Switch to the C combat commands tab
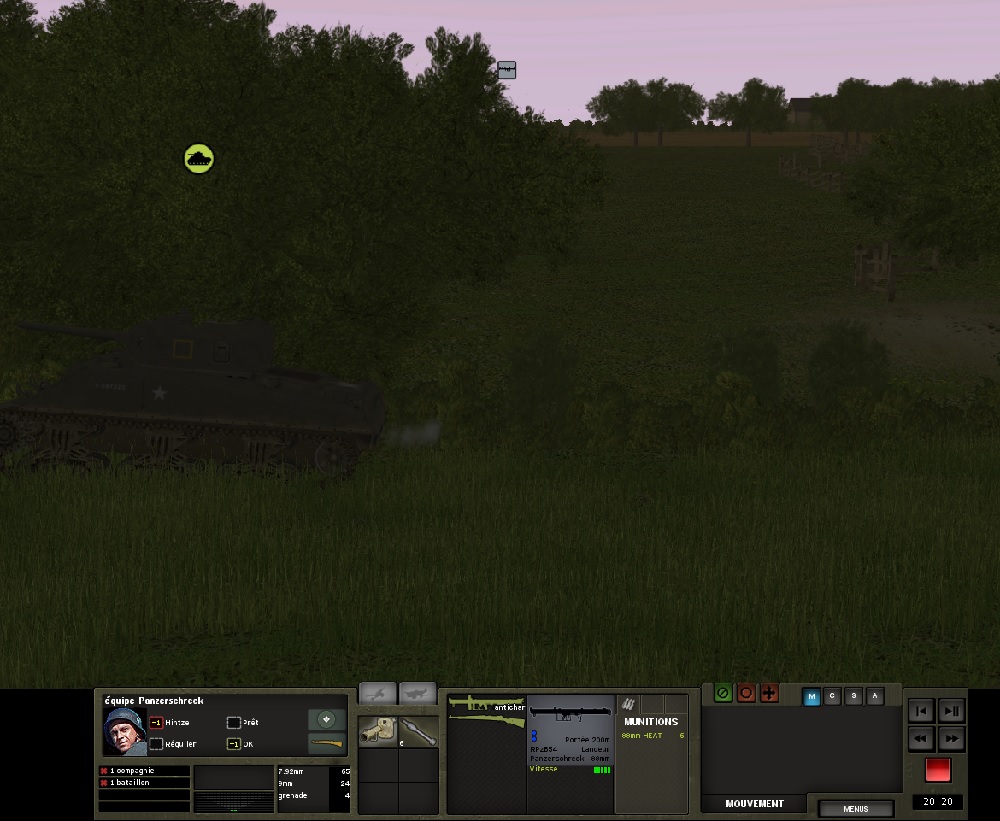The image size is (1000, 821). pos(833,697)
